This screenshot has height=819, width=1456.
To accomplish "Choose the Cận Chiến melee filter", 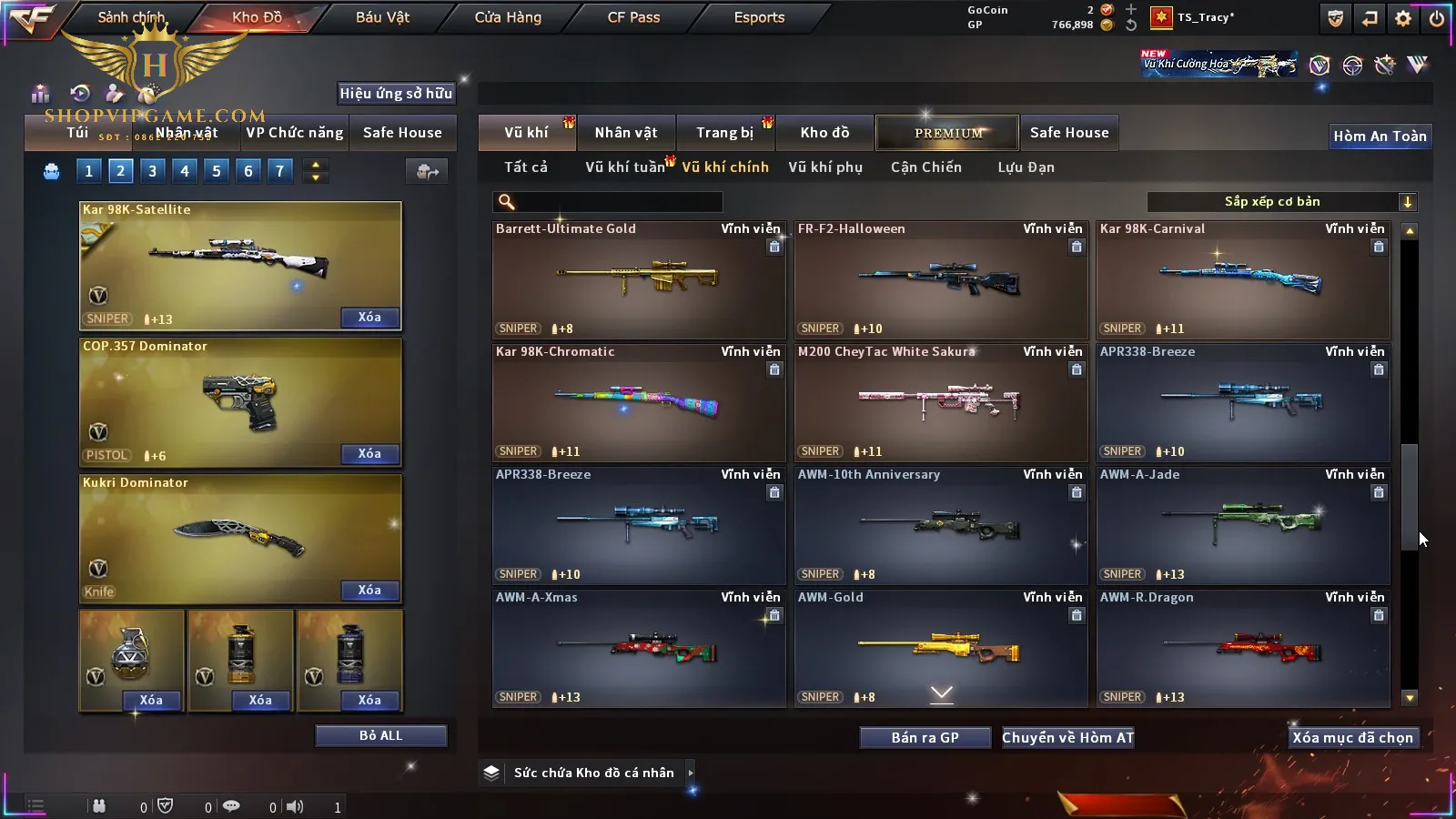I will tap(925, 167).
